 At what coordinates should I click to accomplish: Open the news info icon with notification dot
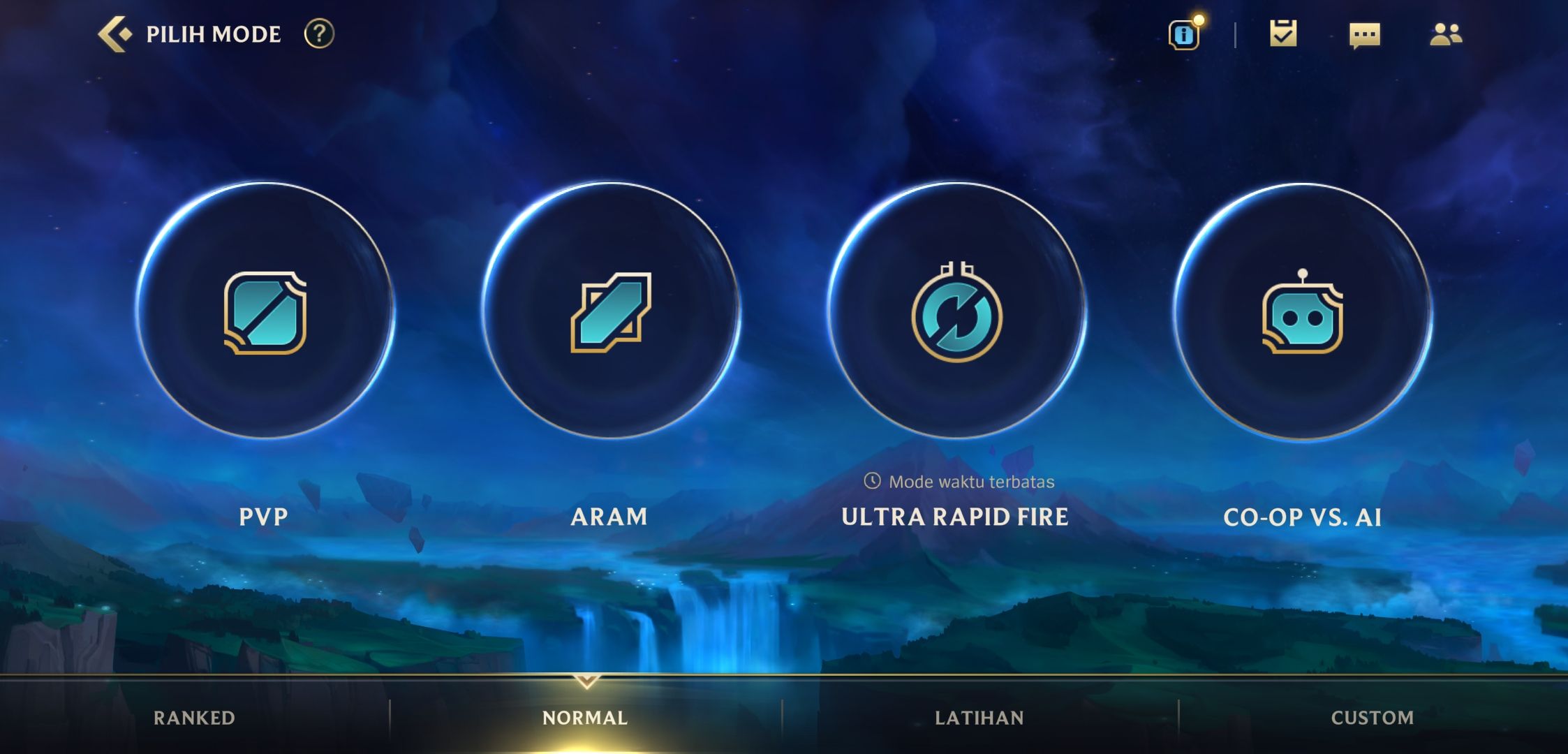tap(1183, 34)
